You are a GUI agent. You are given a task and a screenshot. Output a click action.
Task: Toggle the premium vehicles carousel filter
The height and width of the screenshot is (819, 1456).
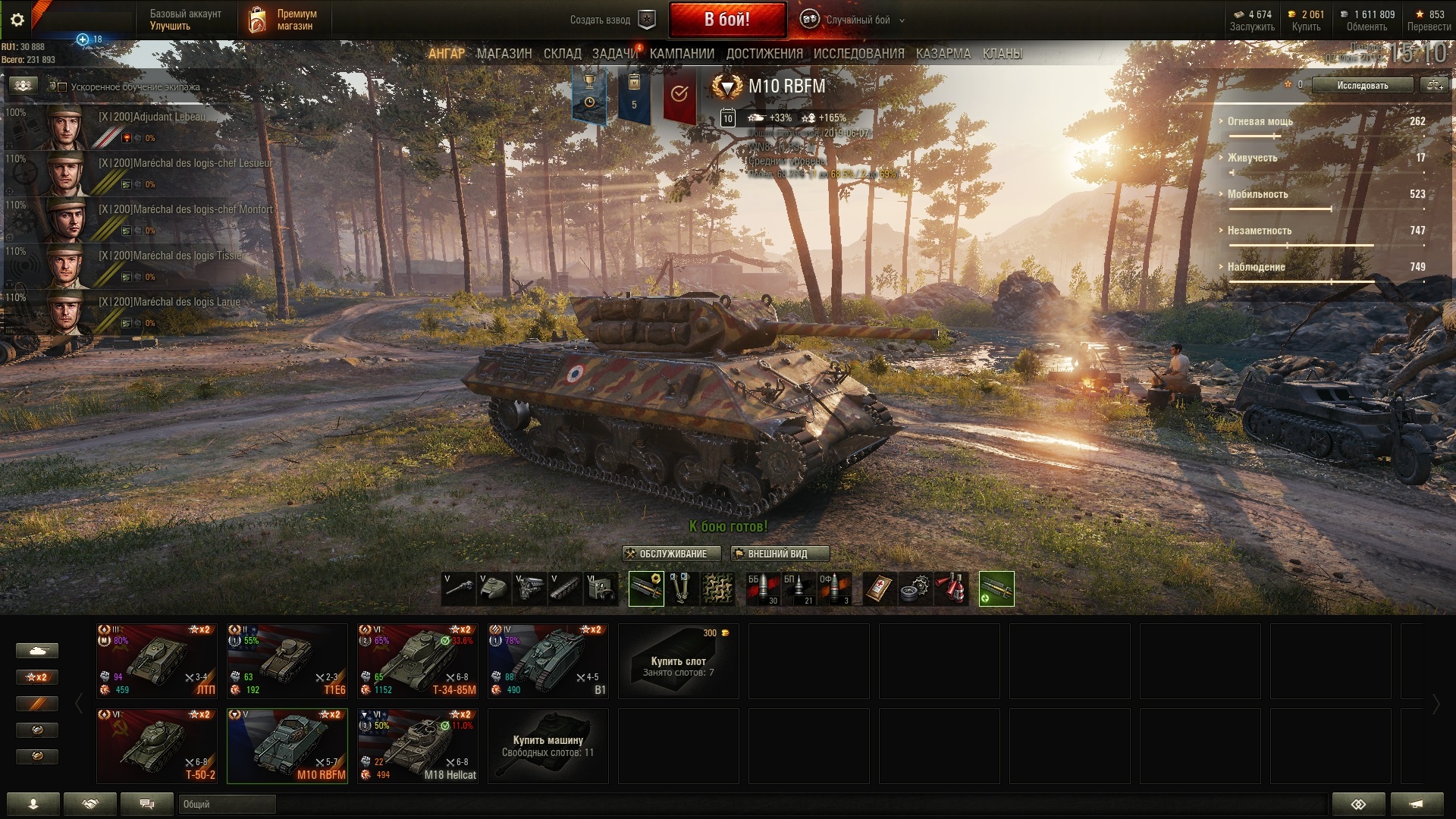[36, 704]
